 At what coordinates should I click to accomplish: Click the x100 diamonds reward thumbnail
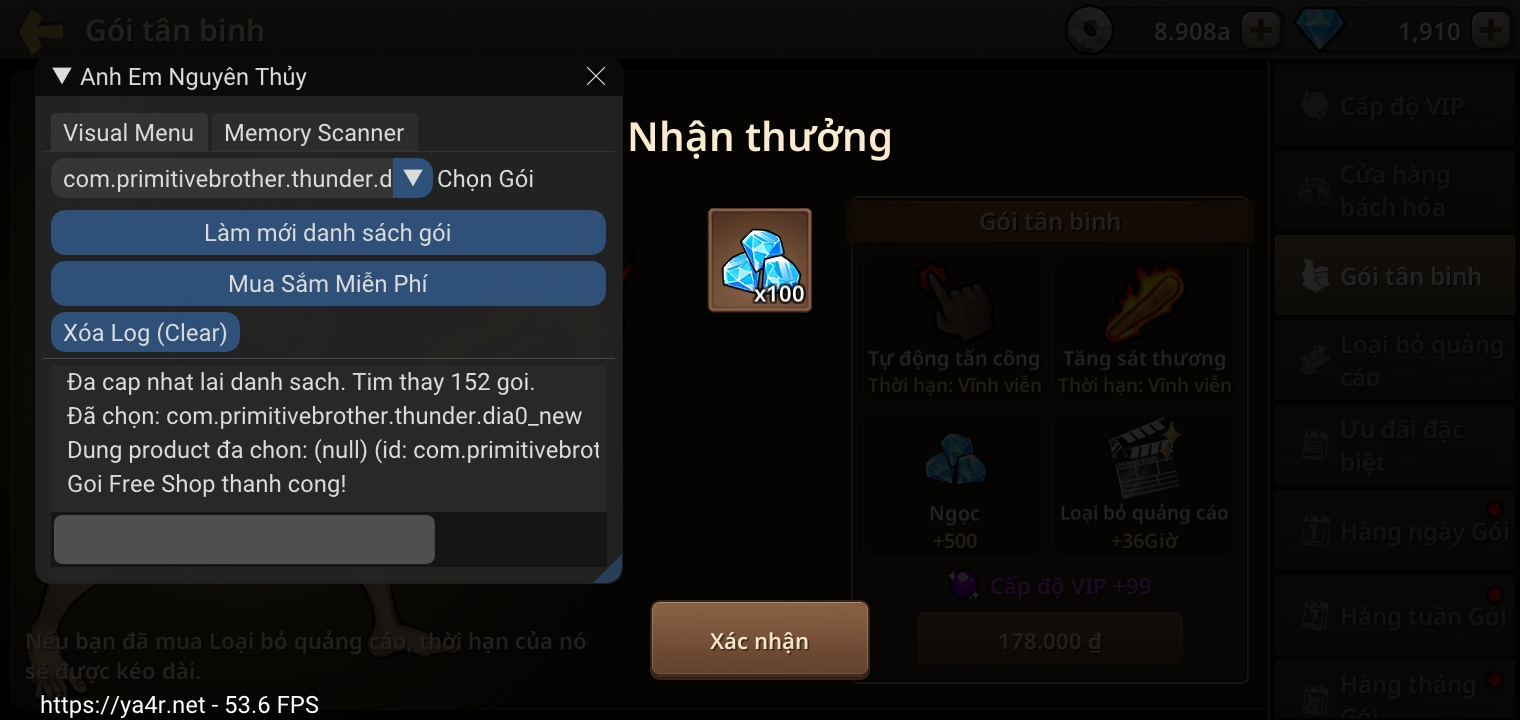click(x=759, y=259)
